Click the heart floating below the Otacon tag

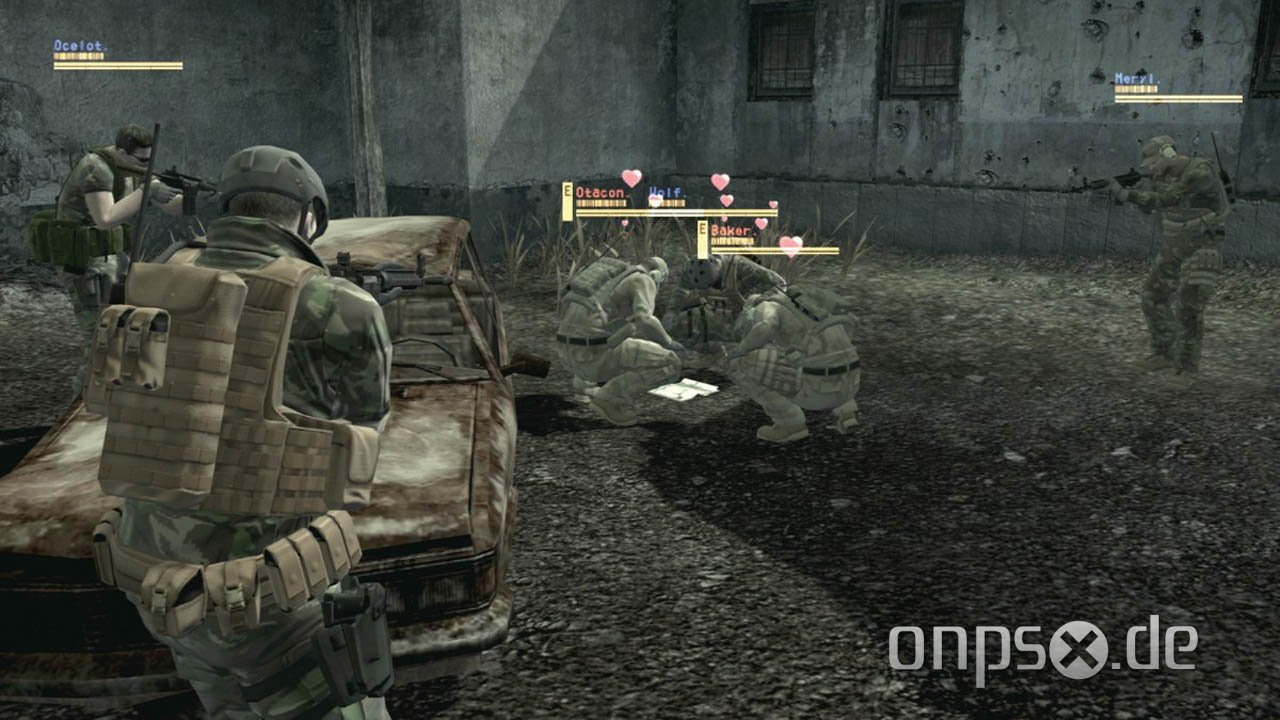click(624, 223)
